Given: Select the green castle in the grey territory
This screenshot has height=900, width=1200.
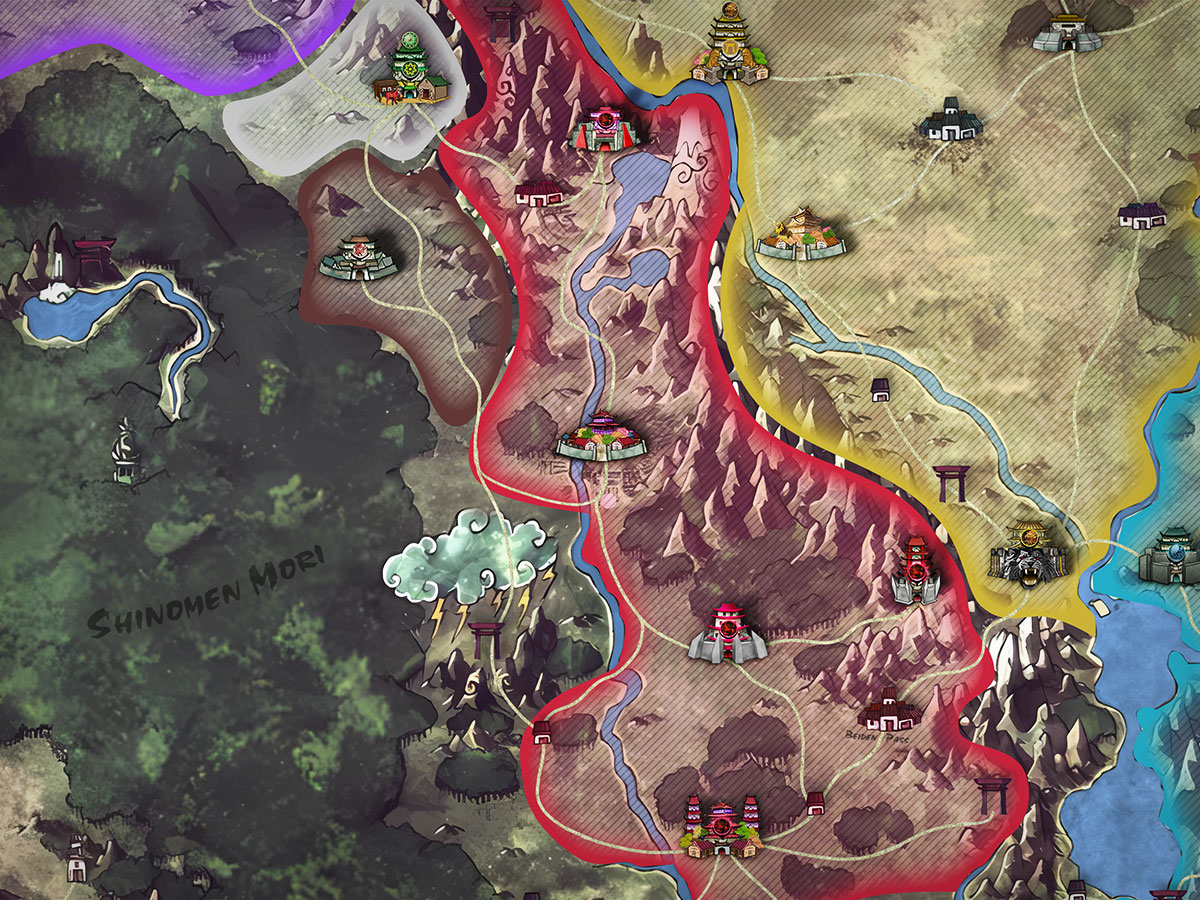Looking at the screenshot, I should (412, 72).
